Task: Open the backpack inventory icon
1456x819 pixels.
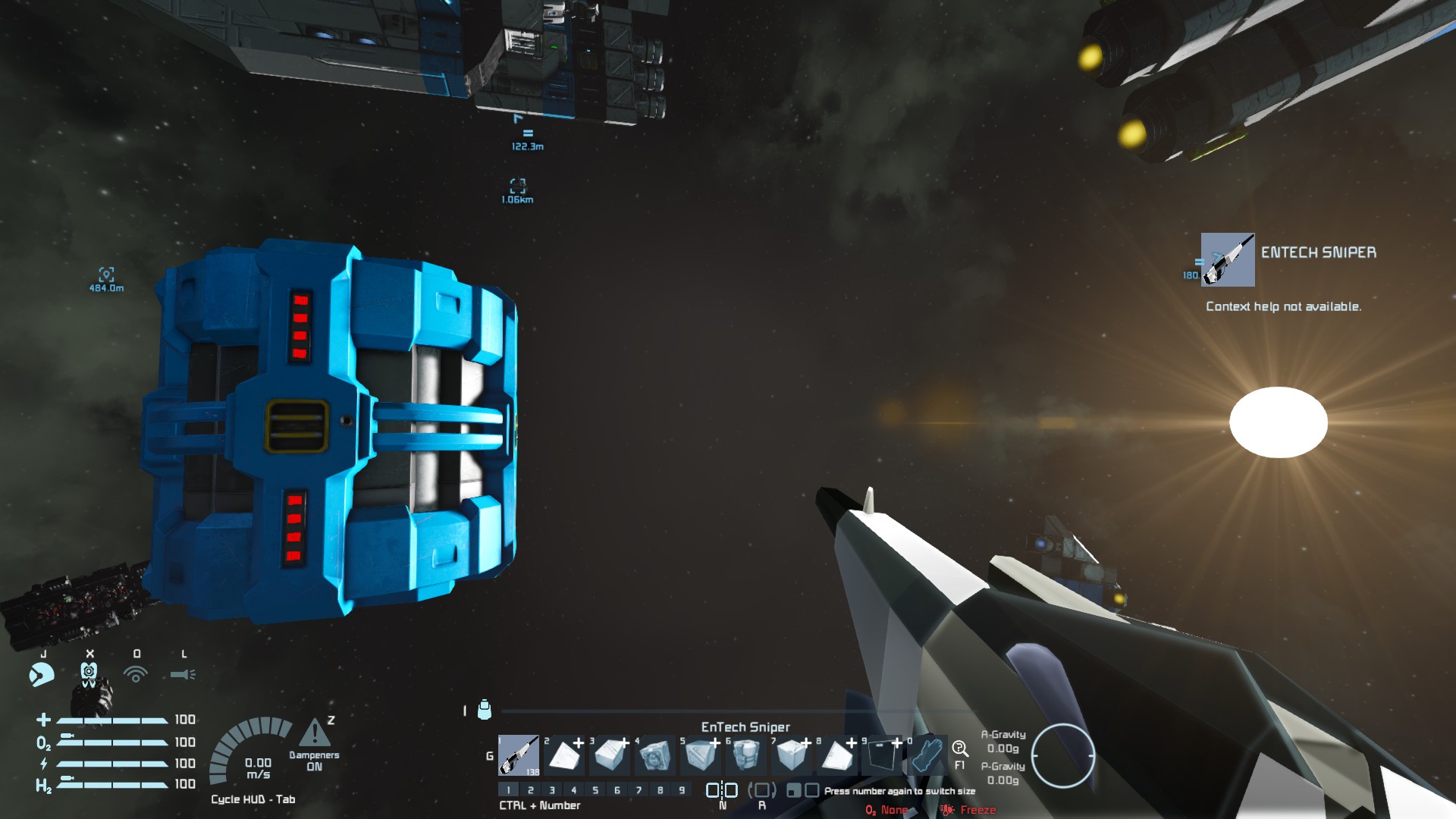Action: coord(485,710)
